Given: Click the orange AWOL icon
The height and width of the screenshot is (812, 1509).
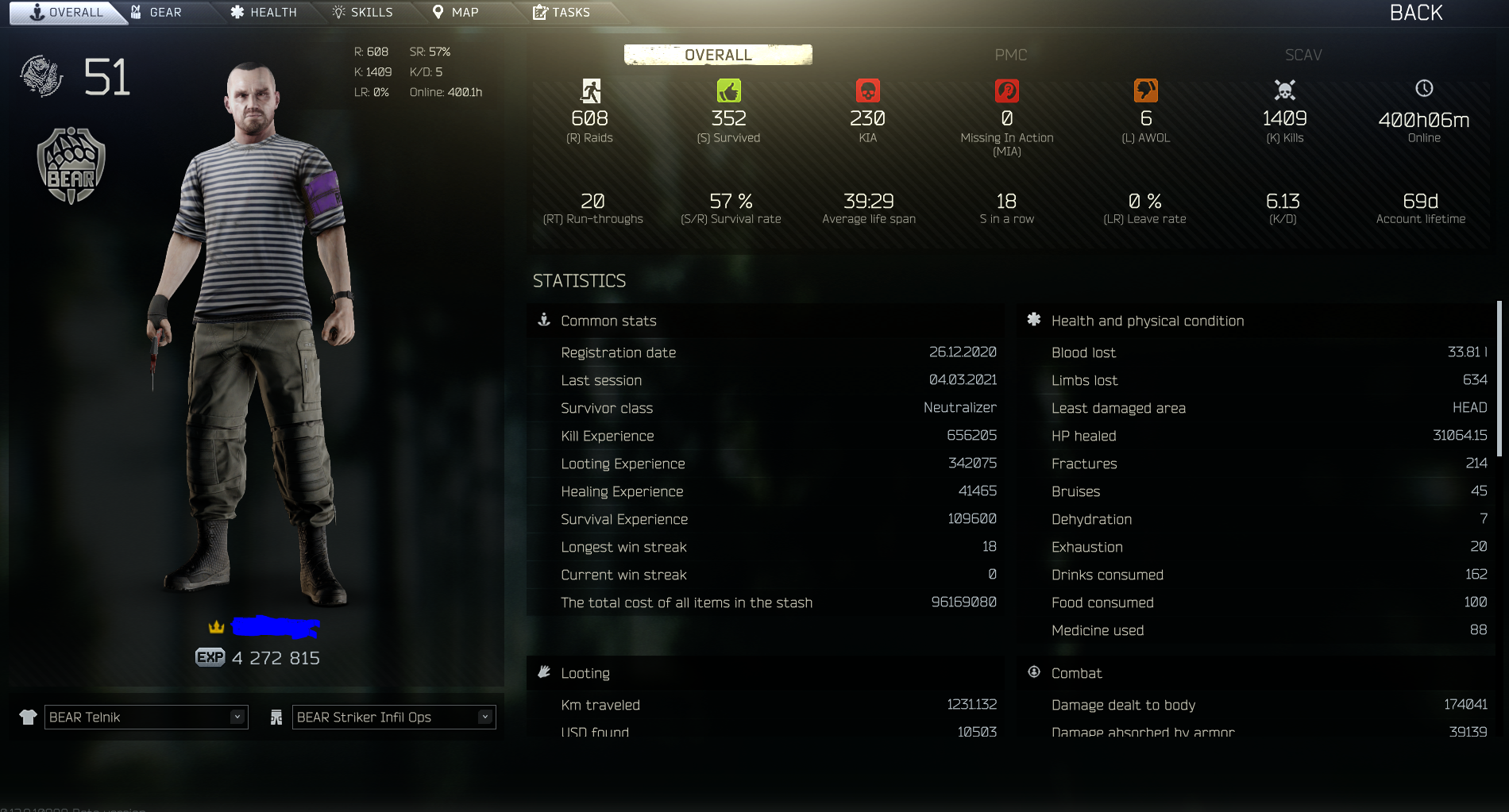Looking at the screenshot, I should click(x=1145, y=90).
